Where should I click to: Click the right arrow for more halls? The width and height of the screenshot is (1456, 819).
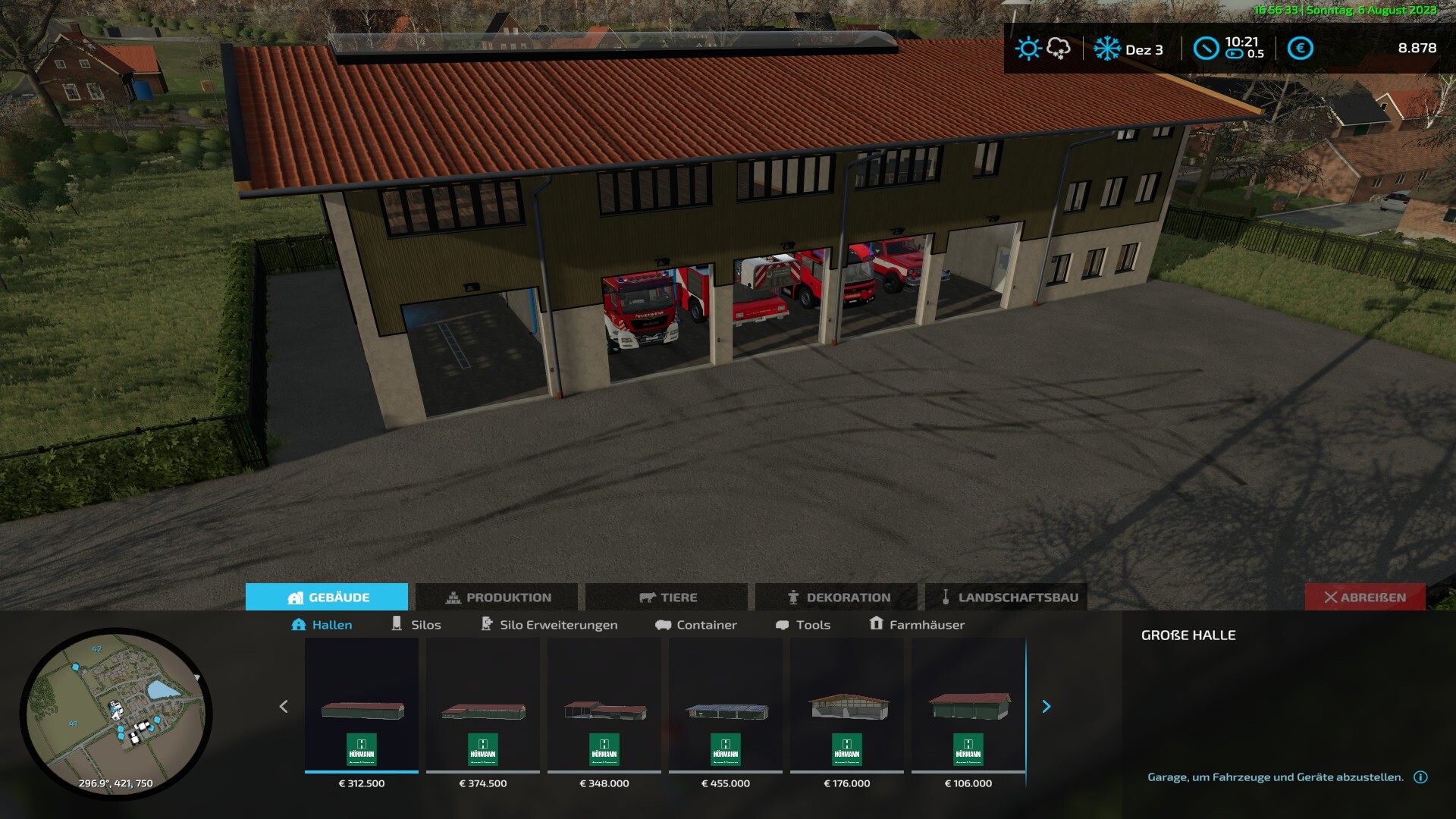click(1046, 707)
